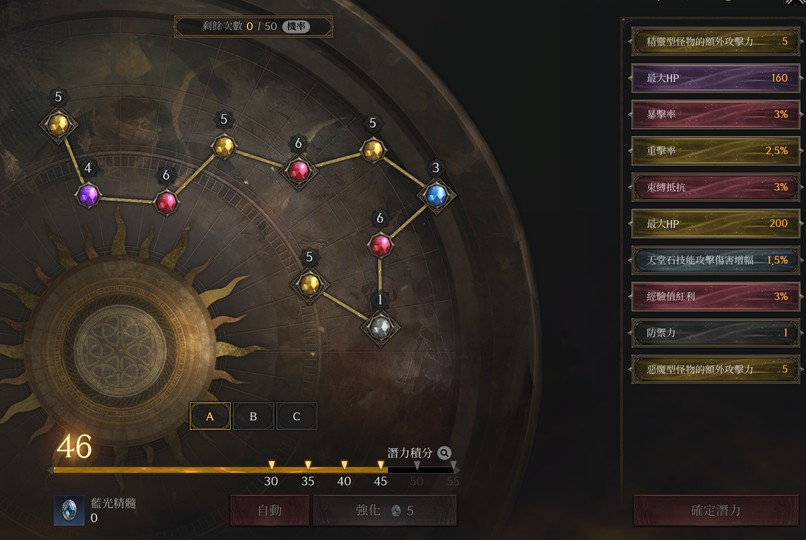Switch to preset tab A

click(210, 416)
